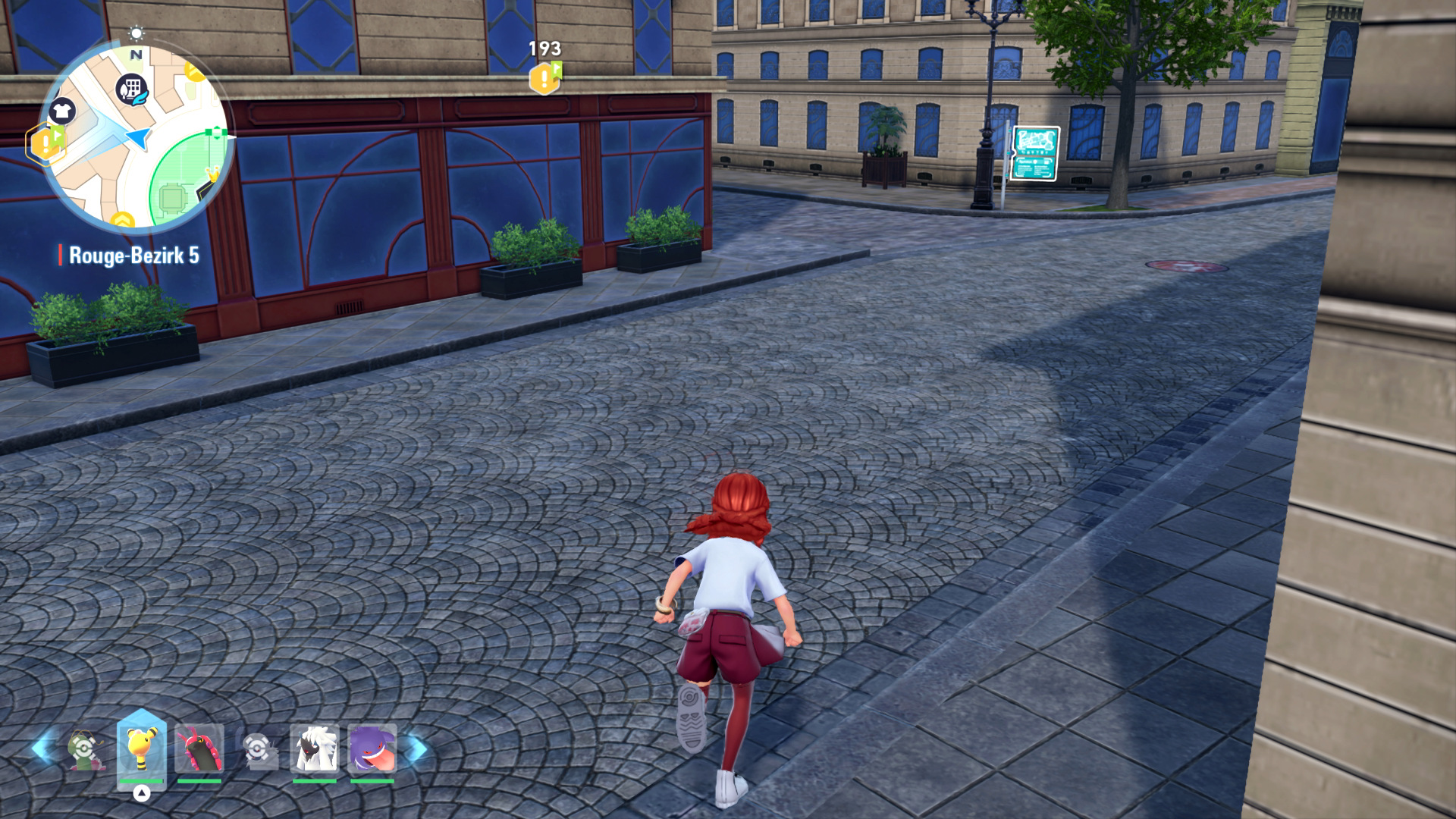Pick Gengar from the party bar
Image resolution: width=1456 pixels, height=819 pixels.
[372, 749]
